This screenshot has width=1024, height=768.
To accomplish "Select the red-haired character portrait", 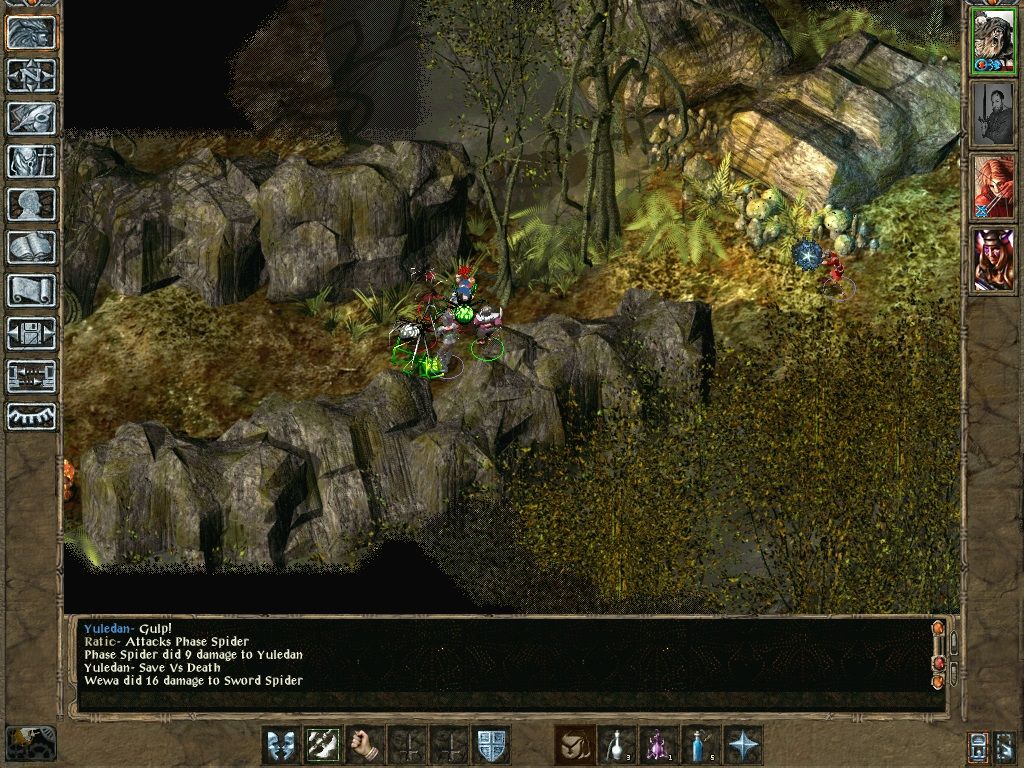I will click(993, 186).
